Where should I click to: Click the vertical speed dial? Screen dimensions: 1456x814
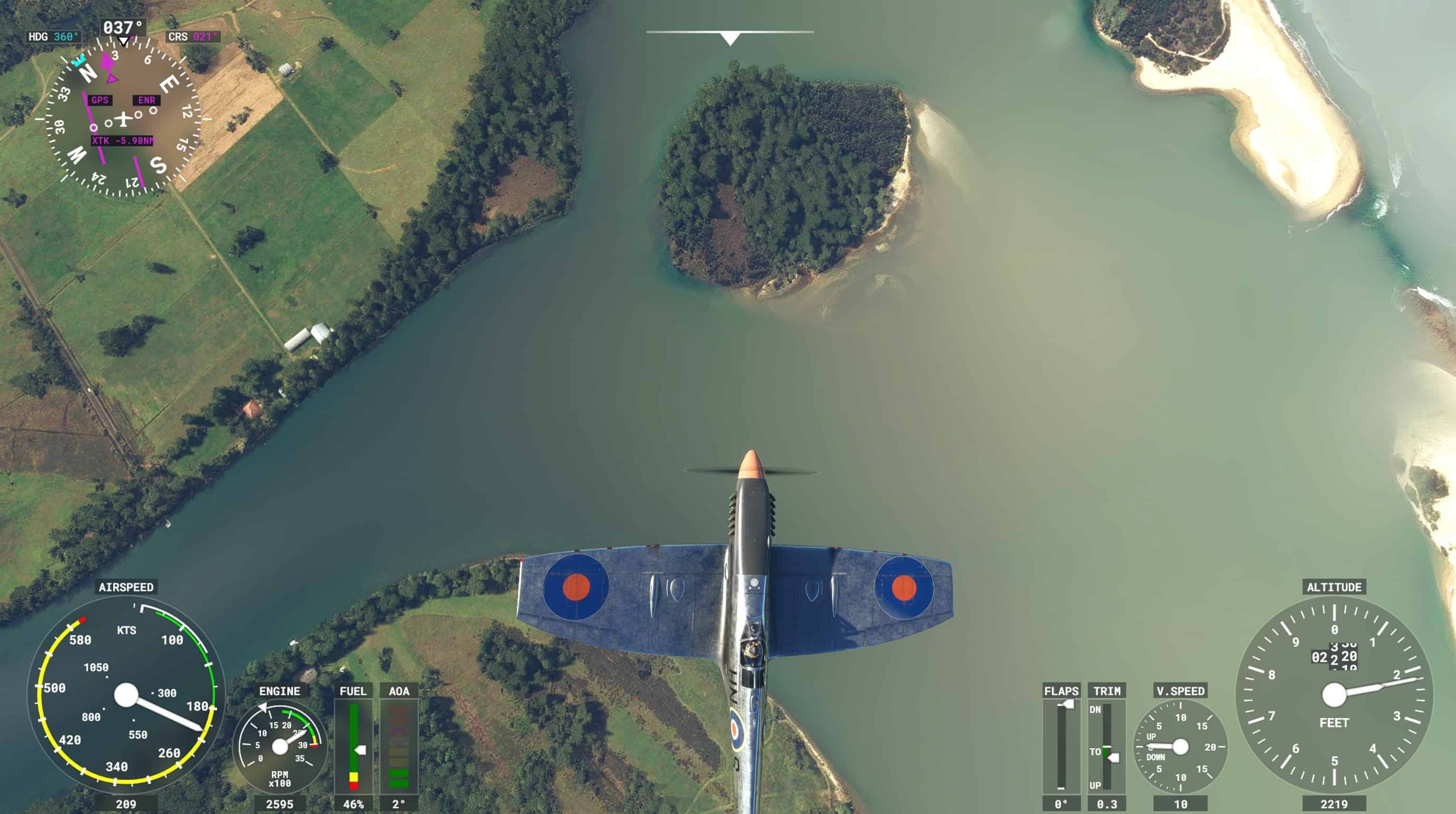coord(1180,746)
